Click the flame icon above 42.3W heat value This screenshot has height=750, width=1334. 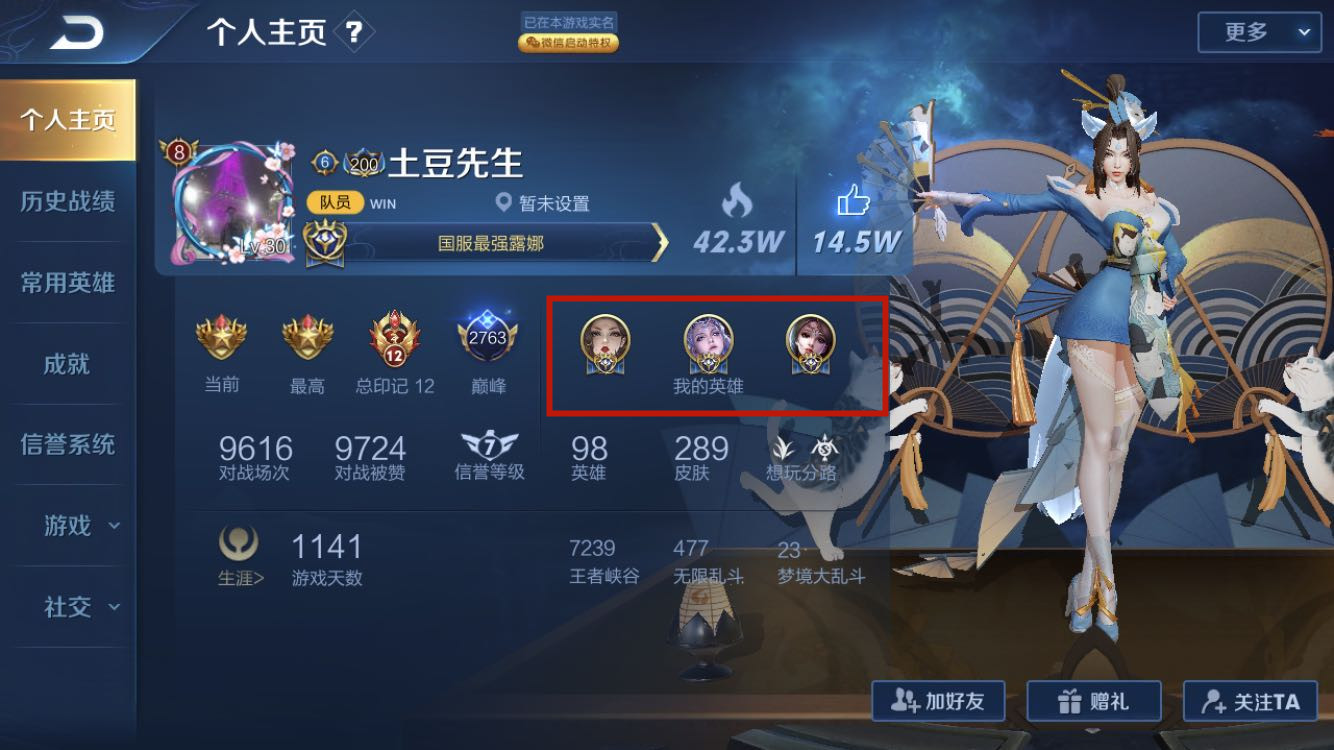click(738, 199)
